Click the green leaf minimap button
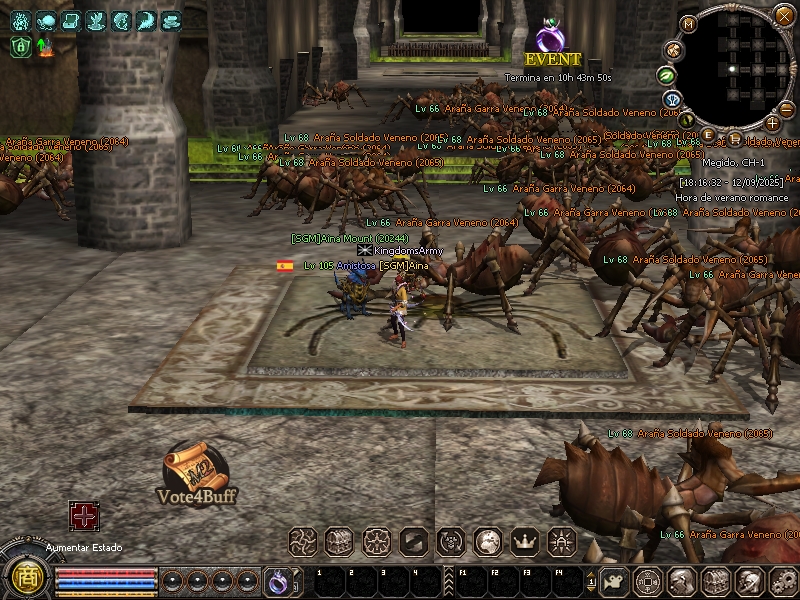This screenshot has height=600, width=800. click(x=665, y=75)
